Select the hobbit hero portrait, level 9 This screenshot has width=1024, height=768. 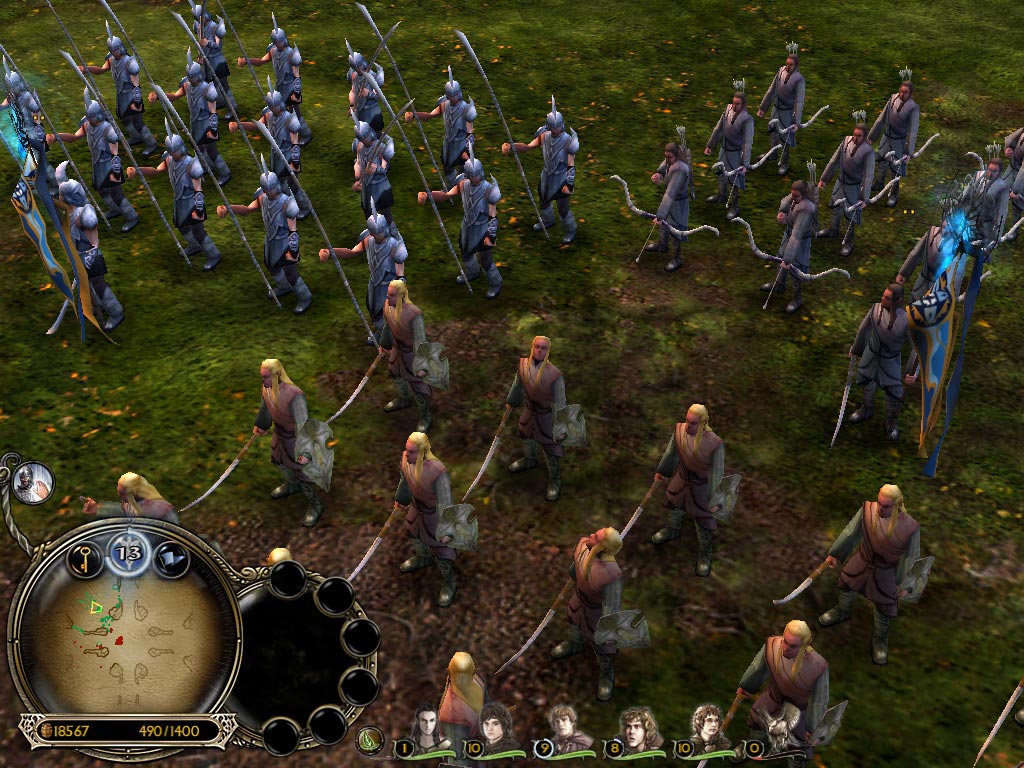pos(565,726)
